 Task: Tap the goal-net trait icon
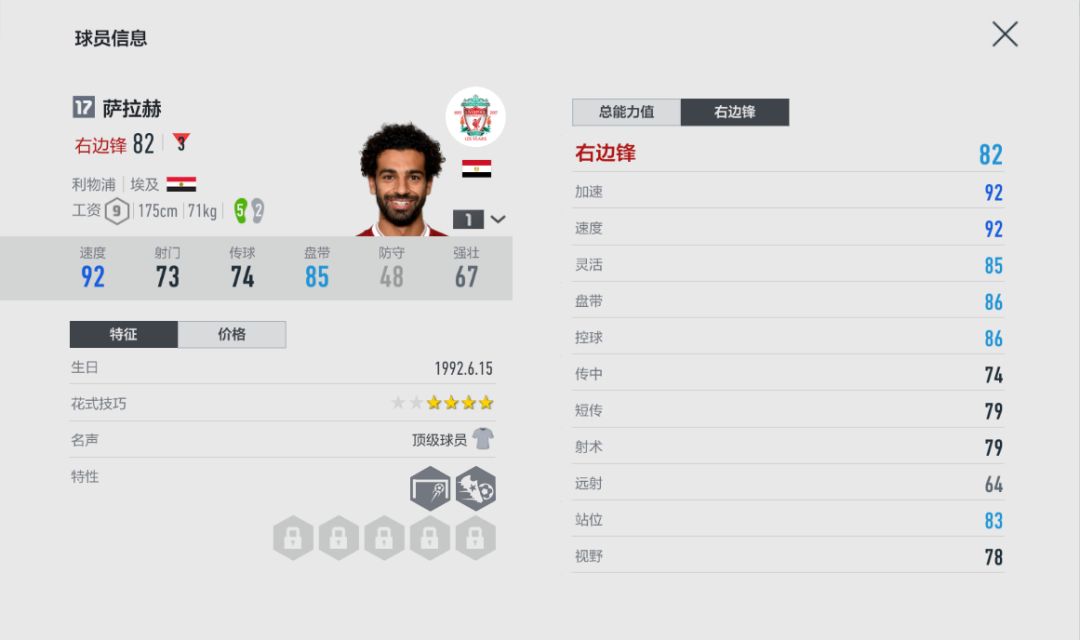tap(430, 488)
